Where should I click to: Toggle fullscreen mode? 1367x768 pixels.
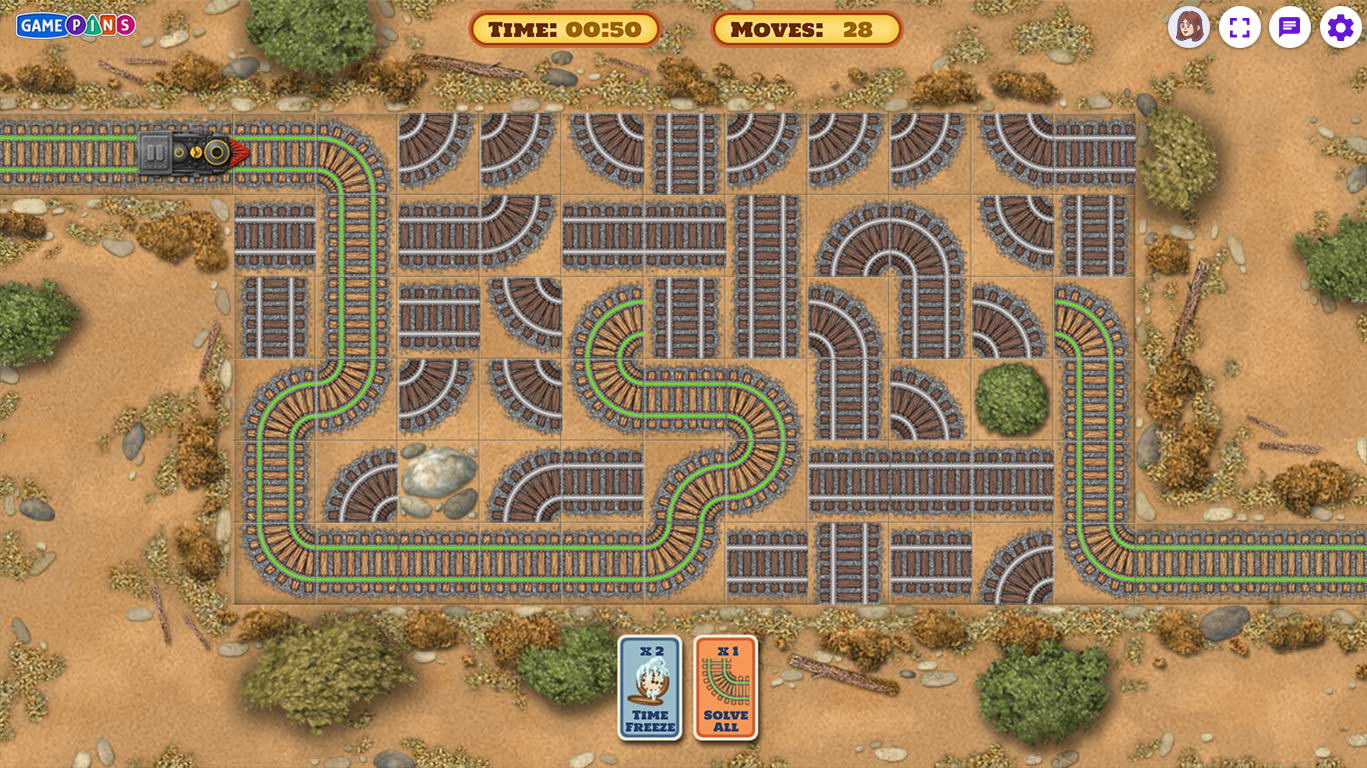click(x=1239, y=27)
